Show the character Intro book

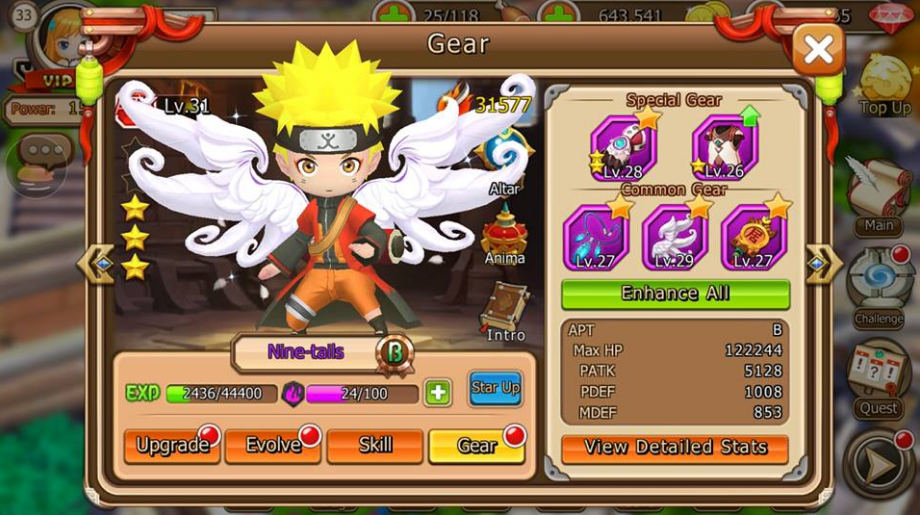click(x=505, y=310)
